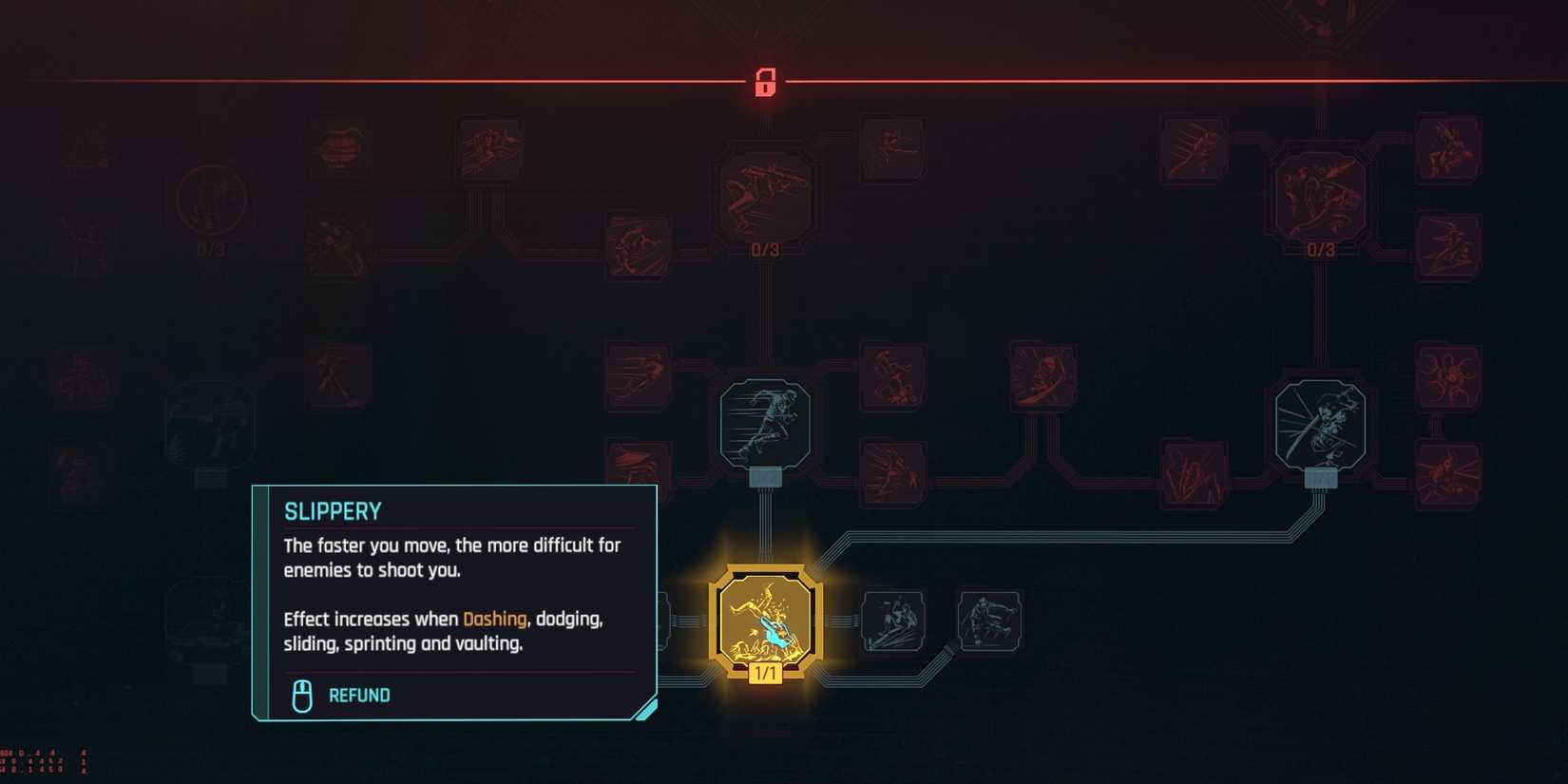Select the sprinting perk icon in upper left area
1568x784 pixels.
pos(489,147)
